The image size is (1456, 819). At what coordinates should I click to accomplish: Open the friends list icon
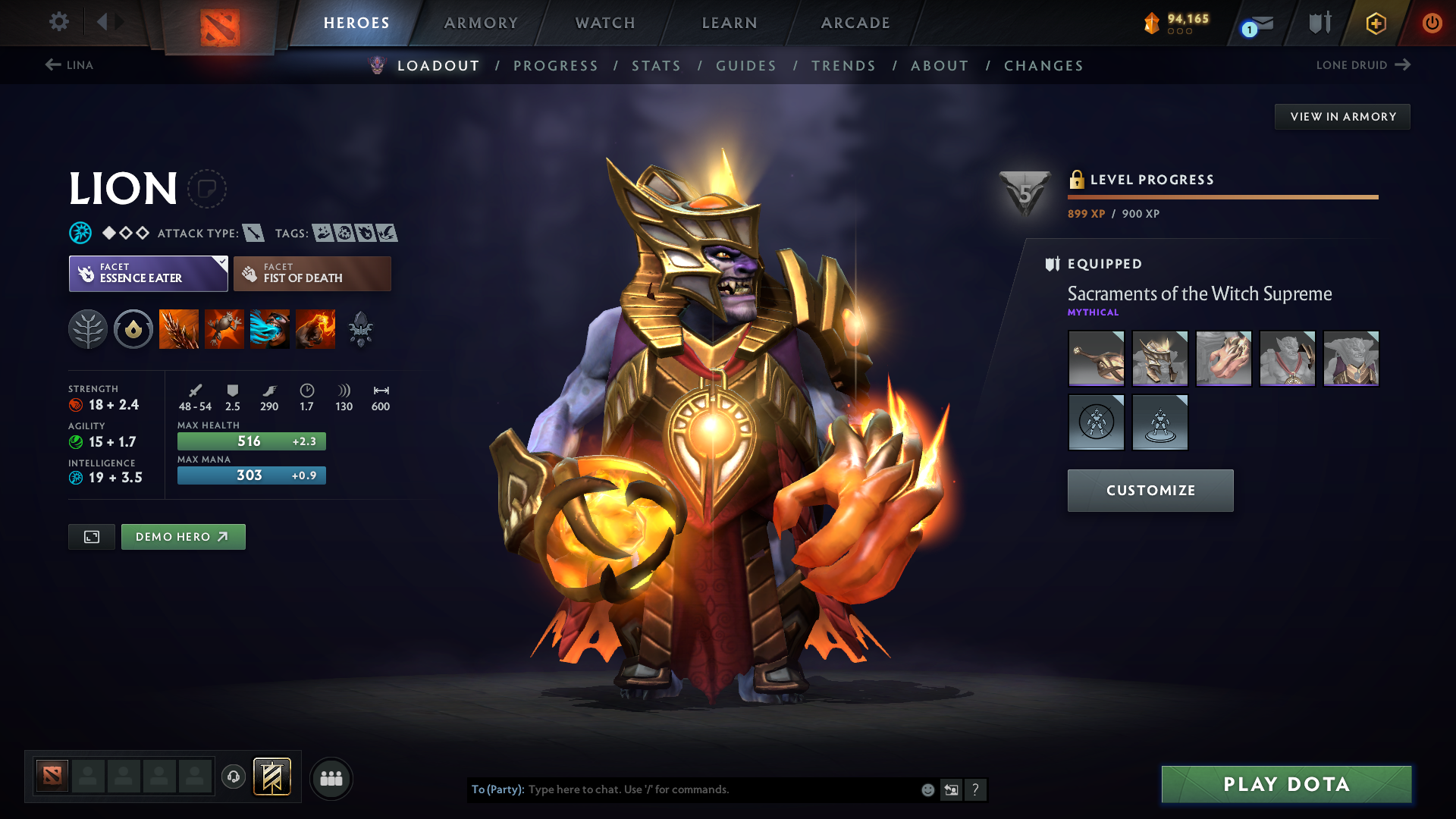click(331, 778)
